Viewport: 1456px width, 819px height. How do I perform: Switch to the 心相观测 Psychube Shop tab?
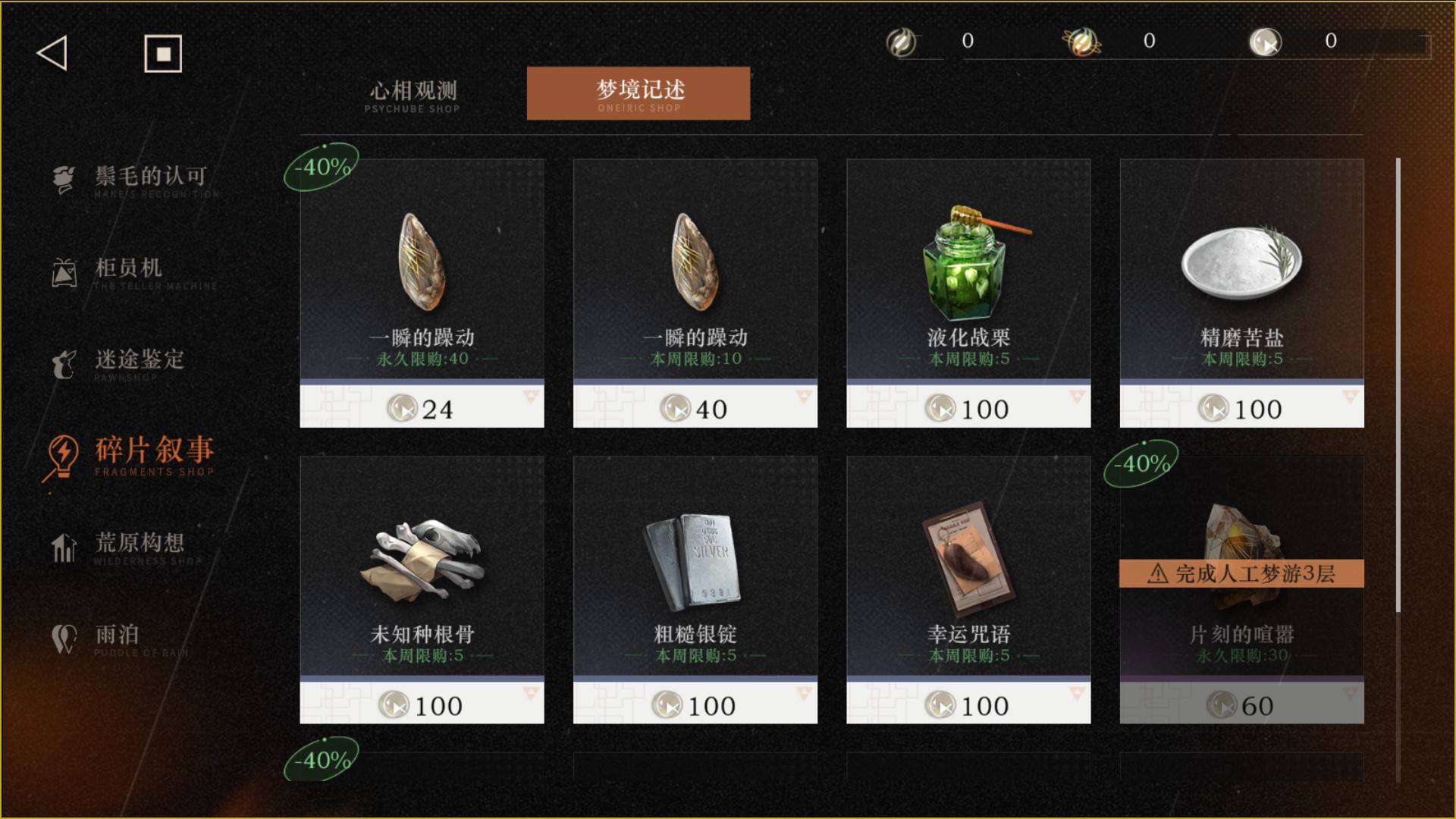click(413, 96)
